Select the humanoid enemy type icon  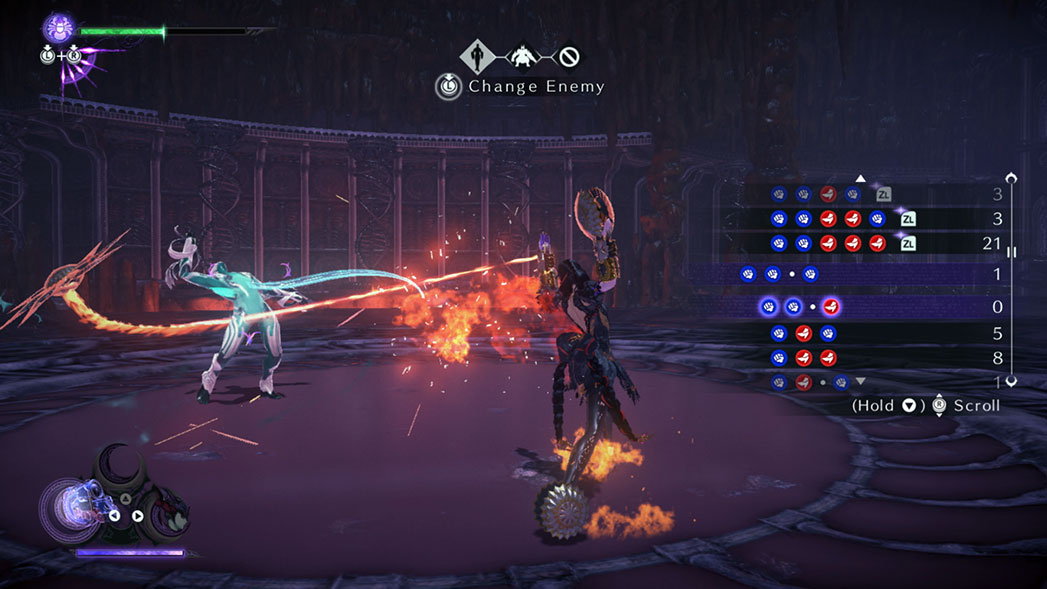[x=476, y=56]
